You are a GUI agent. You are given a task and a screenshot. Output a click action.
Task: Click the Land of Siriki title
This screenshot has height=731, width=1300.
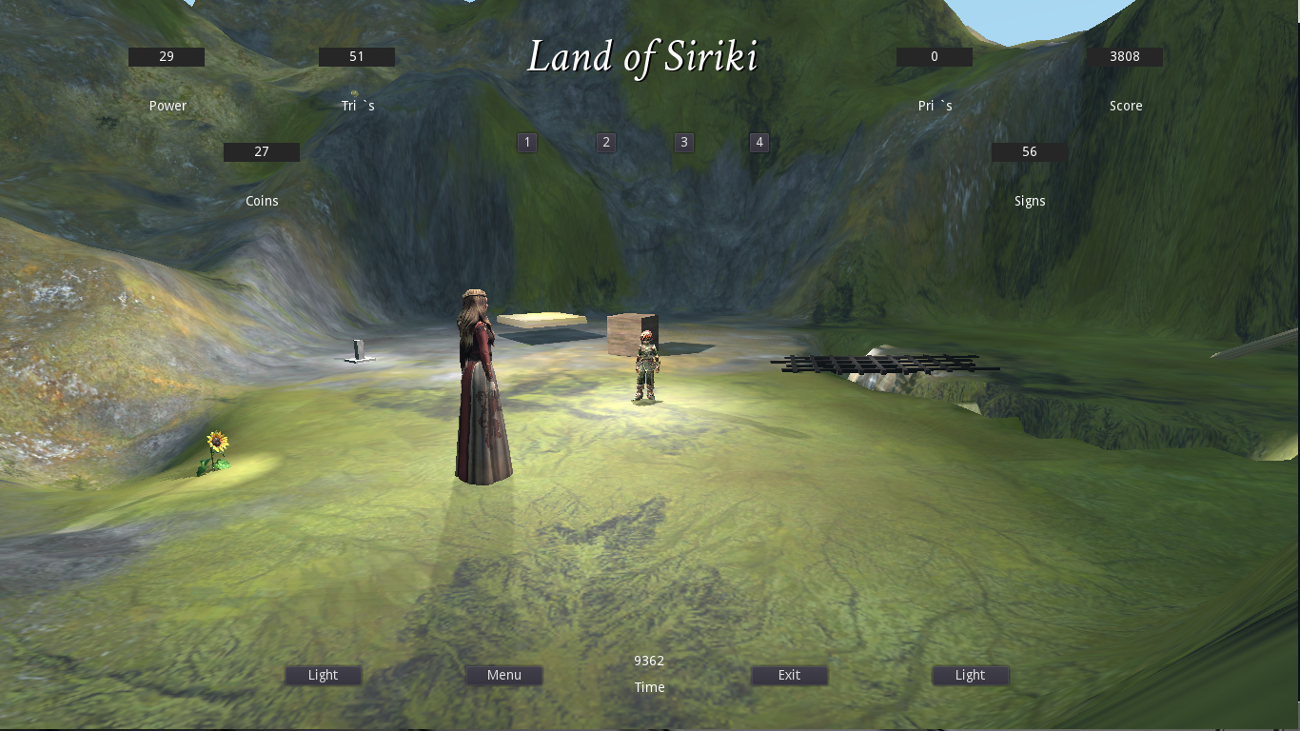pos(644,58)
